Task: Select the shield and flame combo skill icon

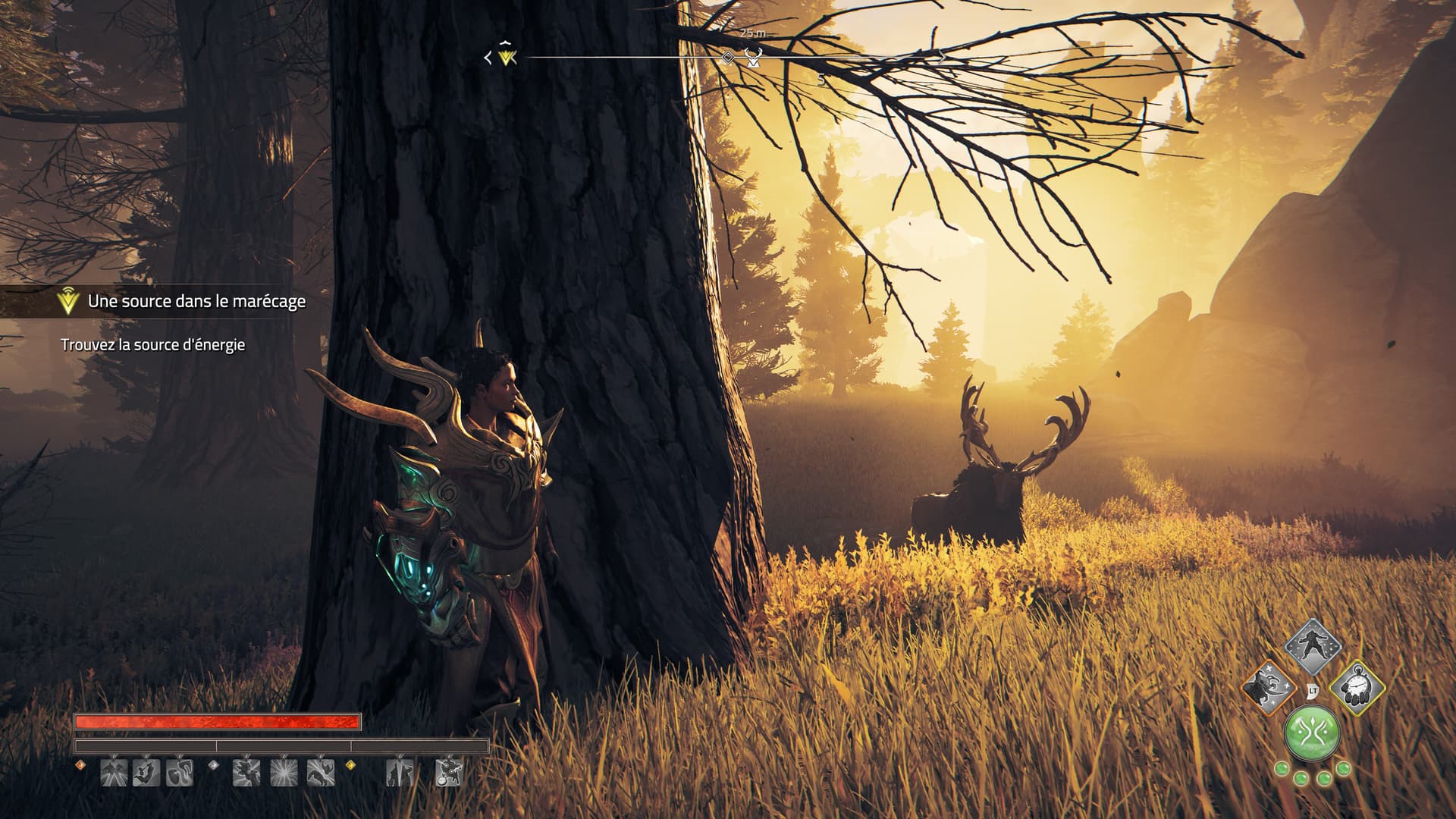Action: (x=180, y=773)
